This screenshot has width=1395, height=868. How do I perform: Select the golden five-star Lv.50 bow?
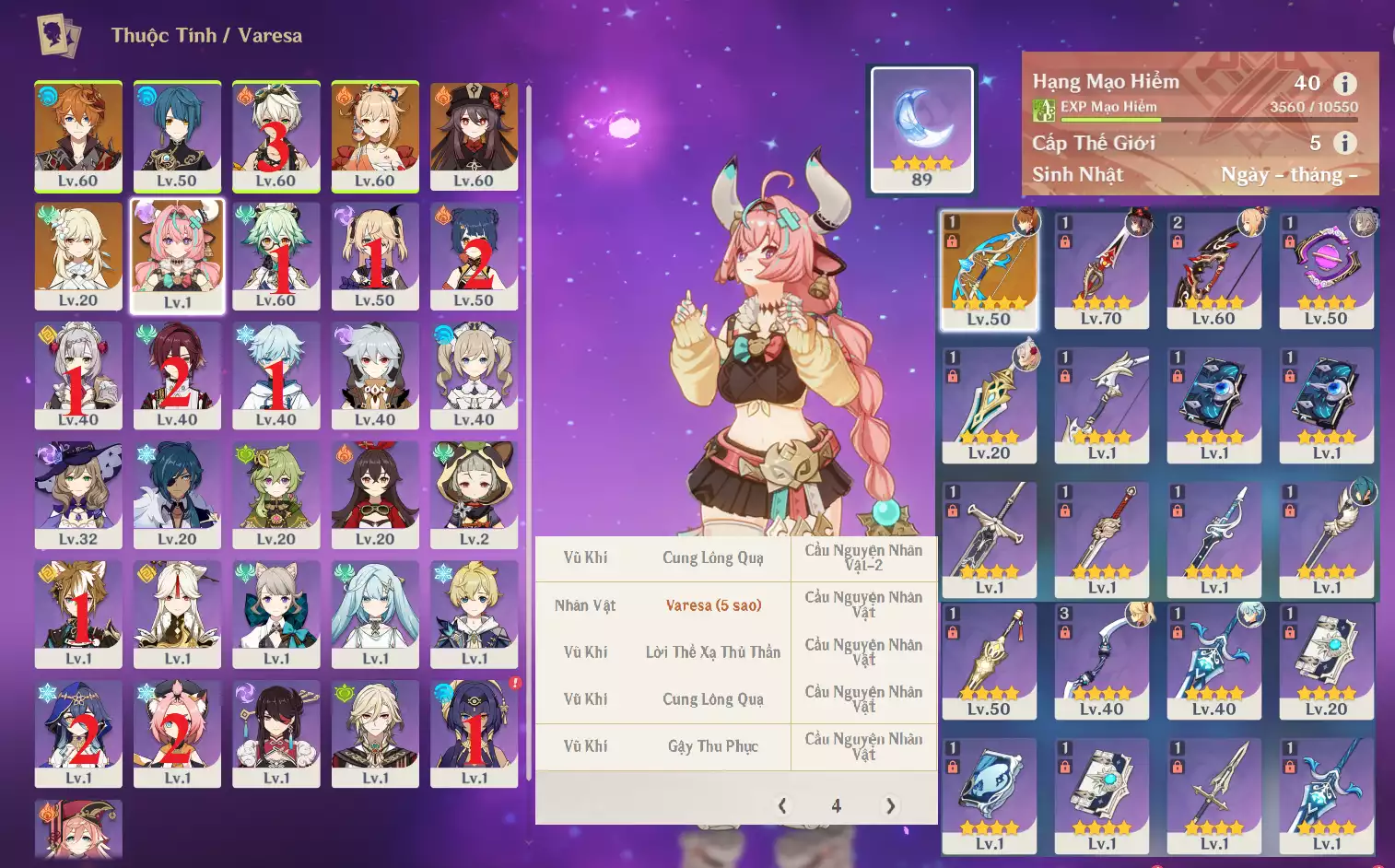pyautogui.click(x=989, y=269)
